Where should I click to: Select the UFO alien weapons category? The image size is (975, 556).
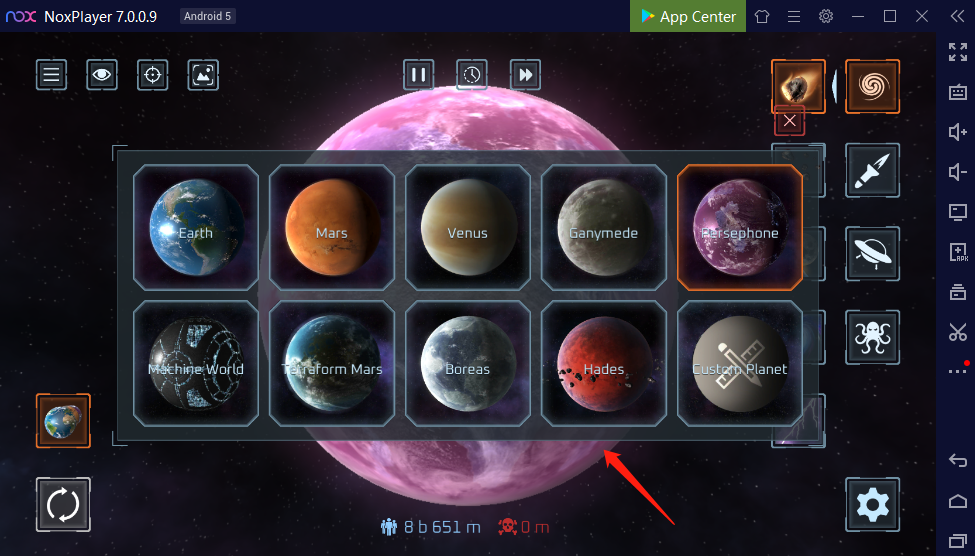pos(872,253)
